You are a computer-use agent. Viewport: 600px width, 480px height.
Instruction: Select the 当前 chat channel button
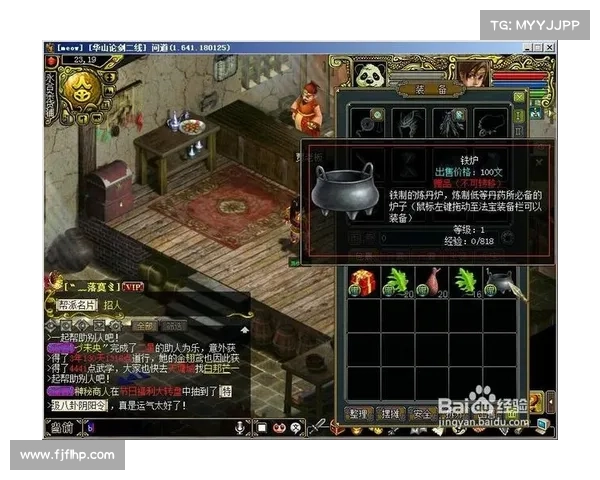(x=62, y=428)
